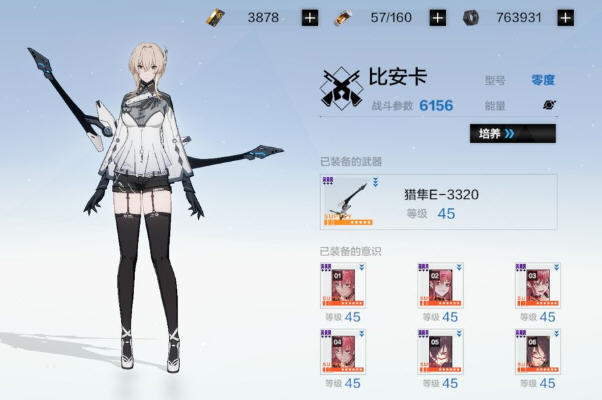
Task: Open memory slot 03
Action: click(x=538, y=286)
